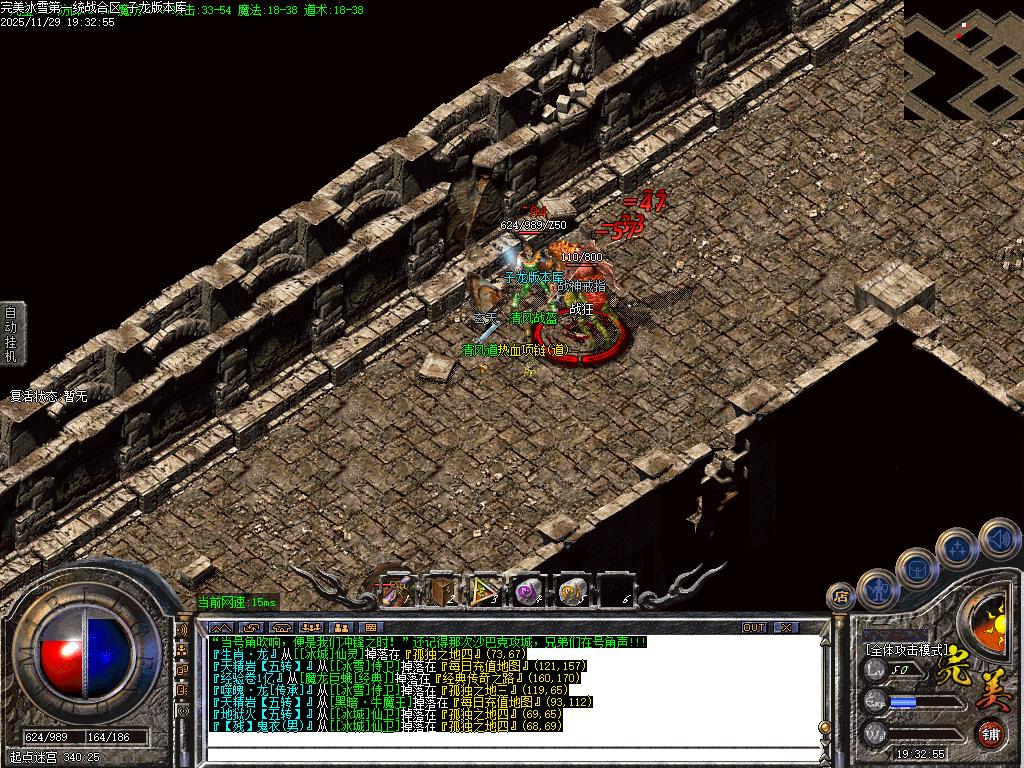Click the red 铺 stall button
This screenshot has height=768, width=1024.
coord(990,733)
